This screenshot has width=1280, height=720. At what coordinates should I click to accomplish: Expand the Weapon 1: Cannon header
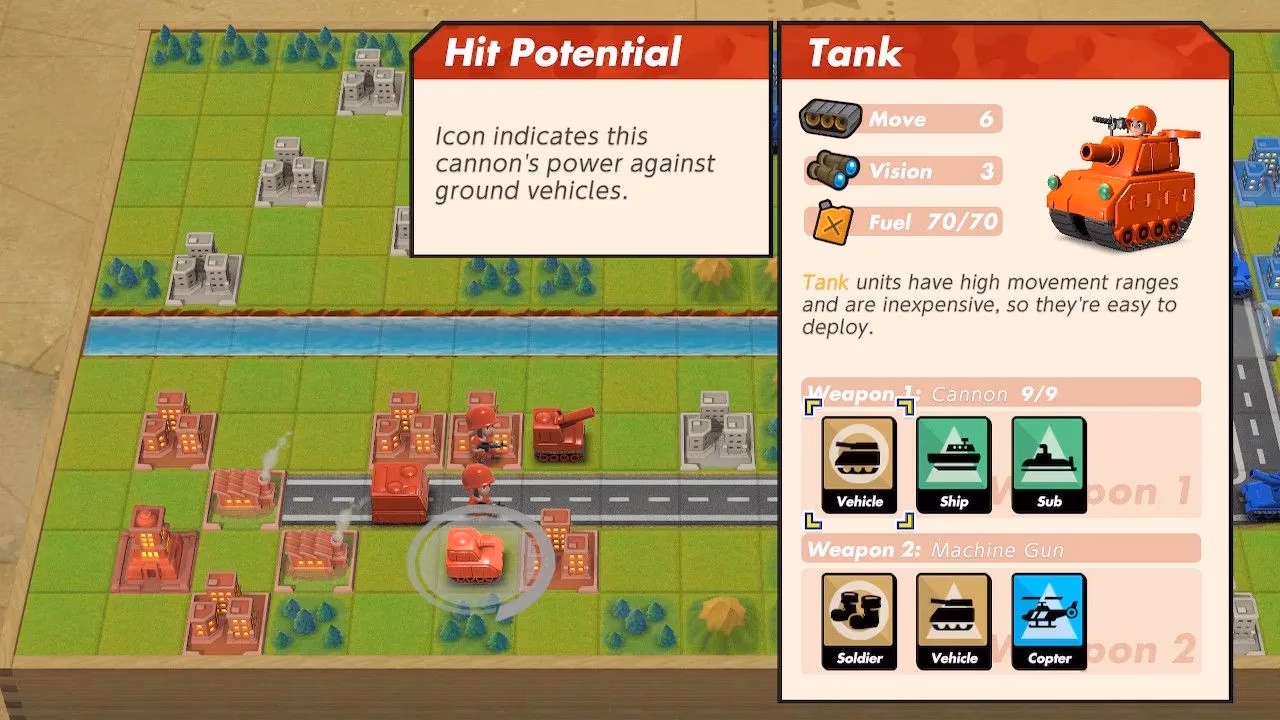[1000, 393]
